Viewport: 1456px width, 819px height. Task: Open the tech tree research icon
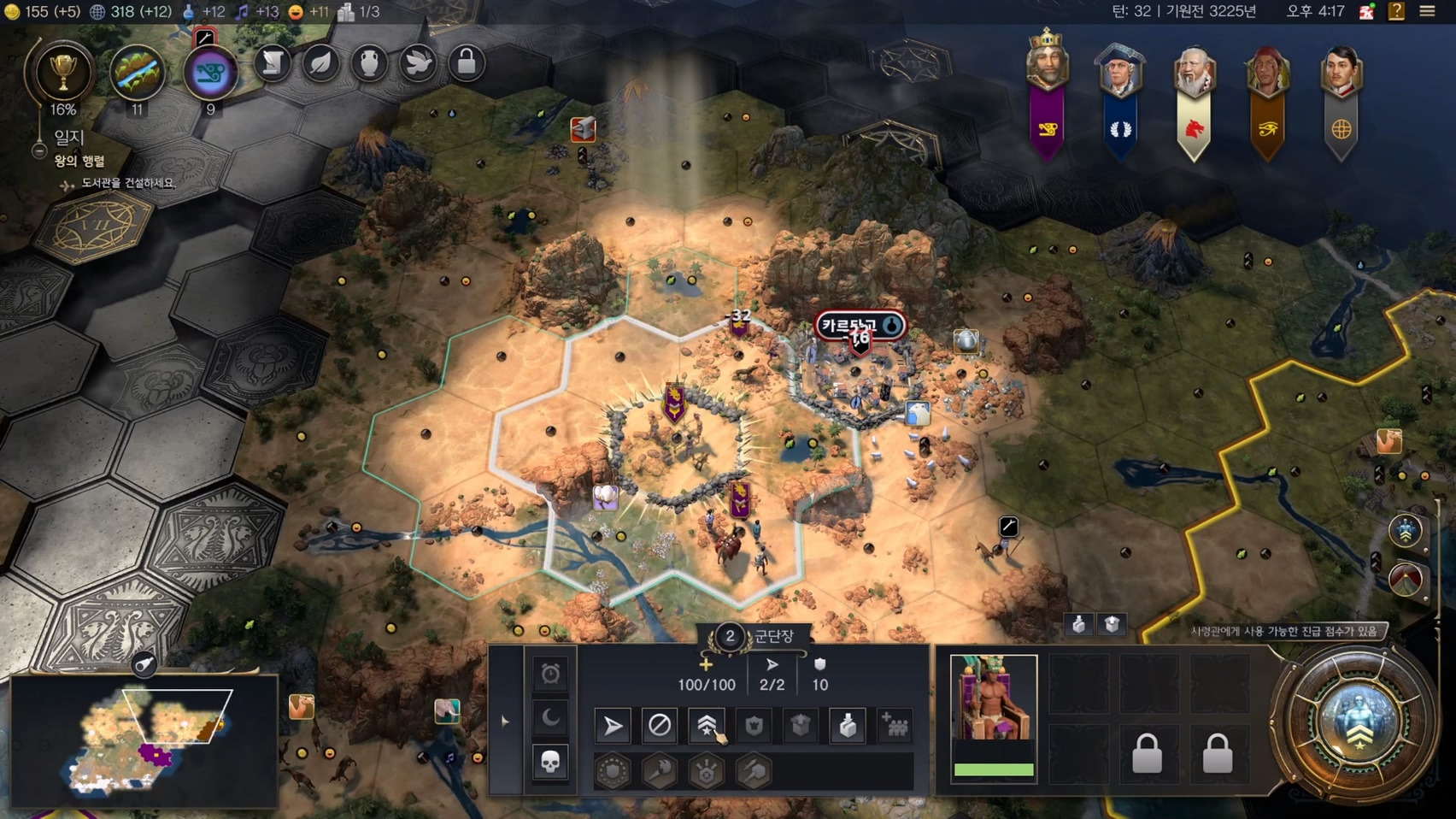137,73
